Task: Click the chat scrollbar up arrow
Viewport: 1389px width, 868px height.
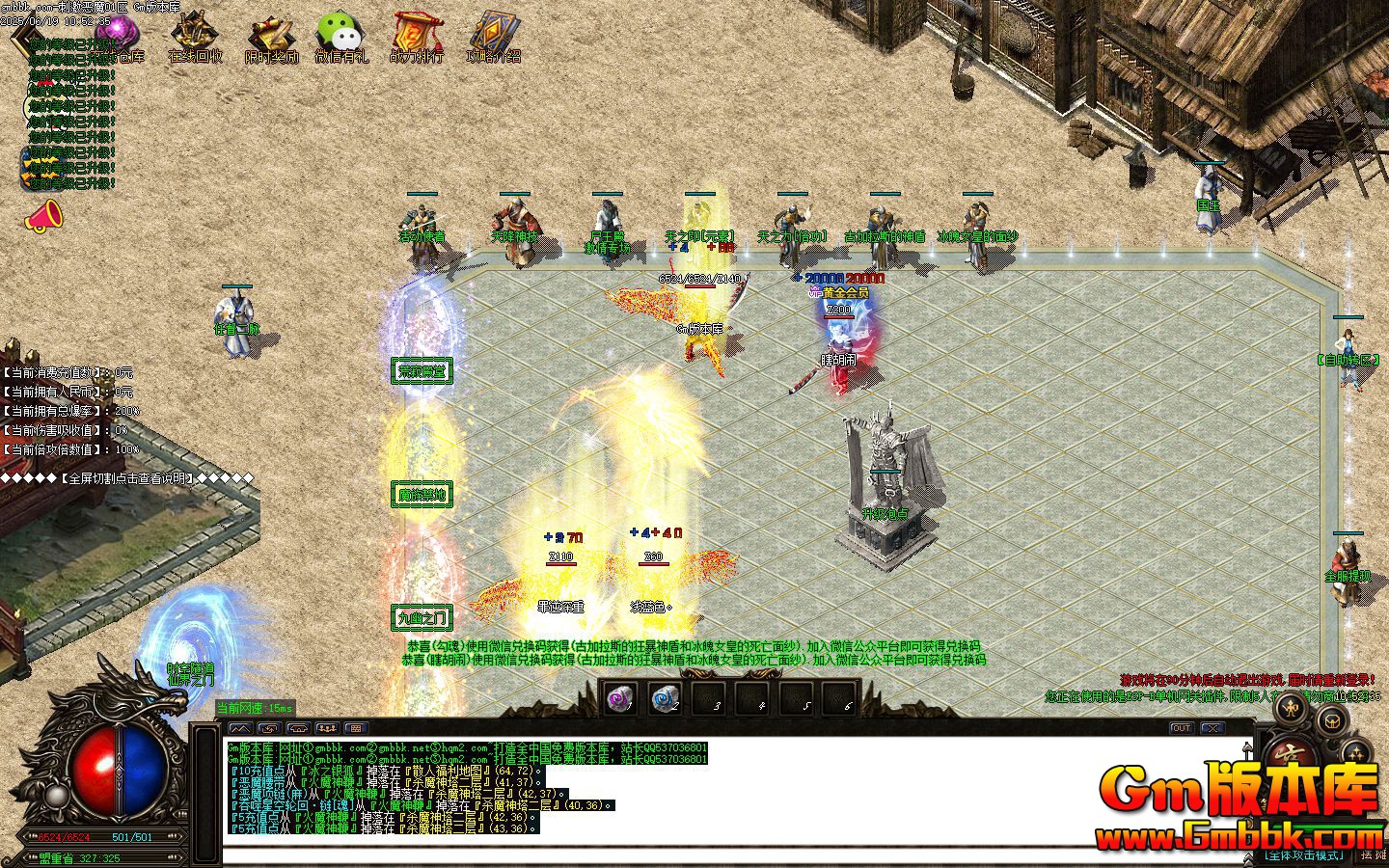Action: pos(1247,747)
